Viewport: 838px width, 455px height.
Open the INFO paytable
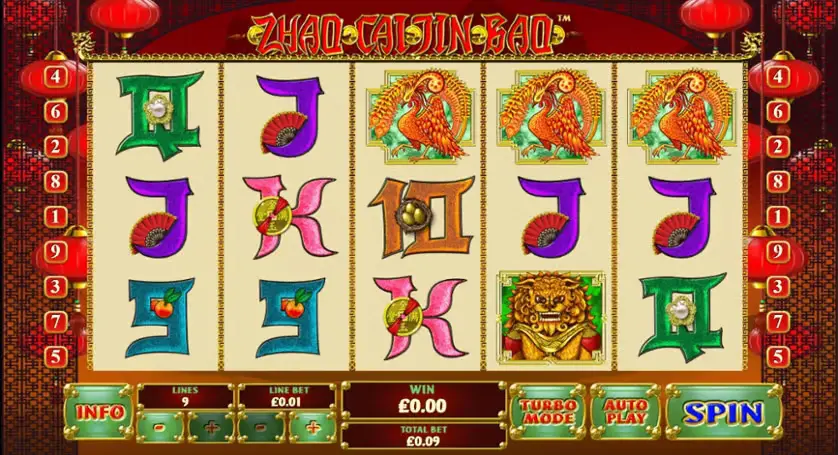coord(99,411)
